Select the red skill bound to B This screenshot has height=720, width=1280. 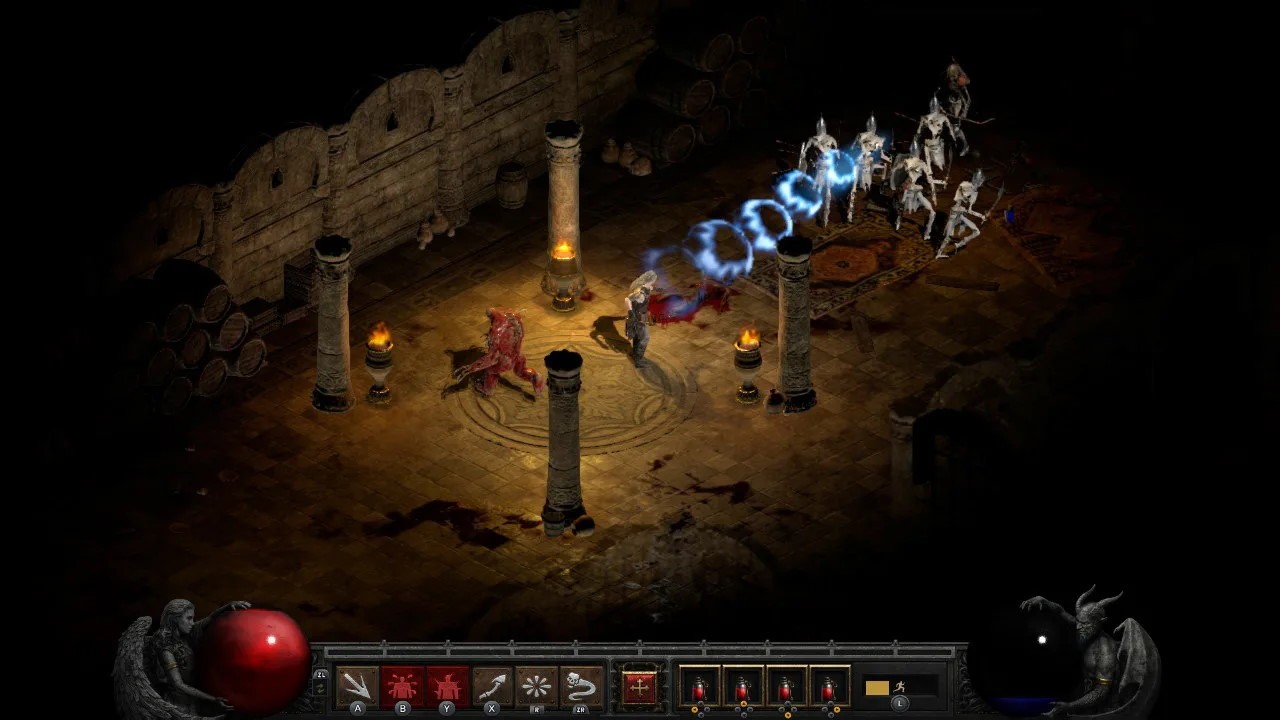coord(402,685)
